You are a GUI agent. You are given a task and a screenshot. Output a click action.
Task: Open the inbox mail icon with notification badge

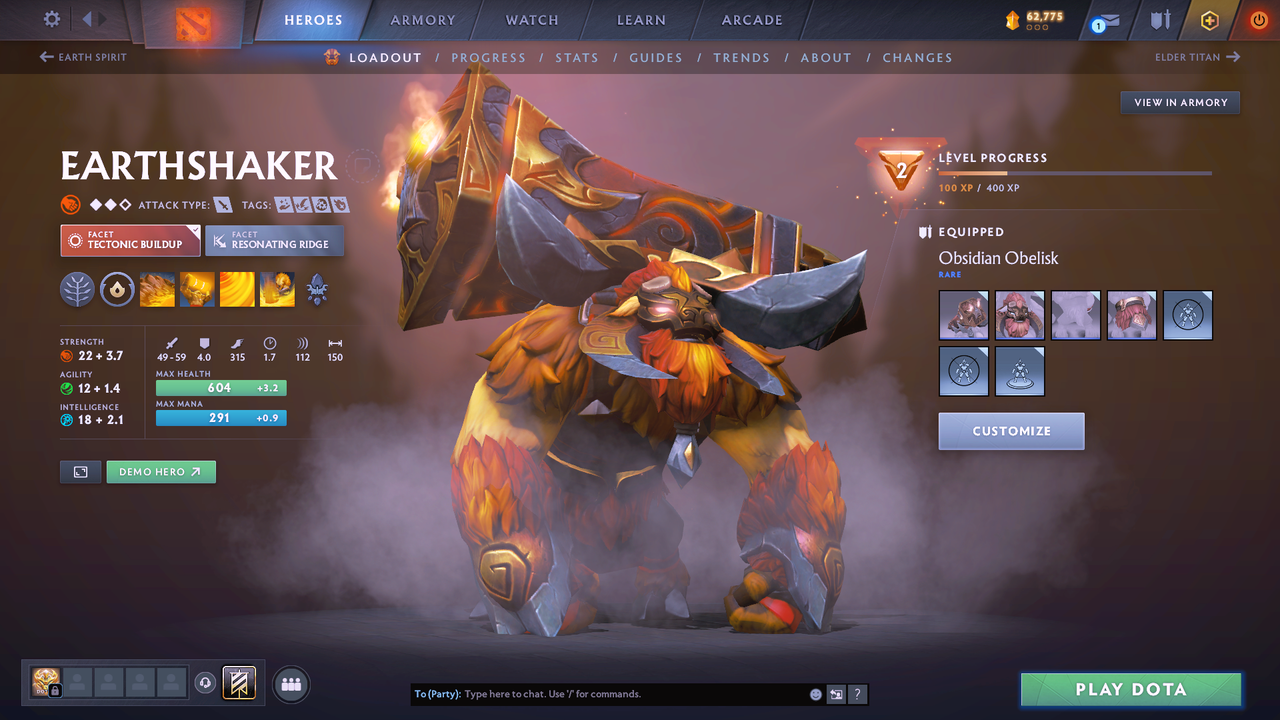point(1104,20)
